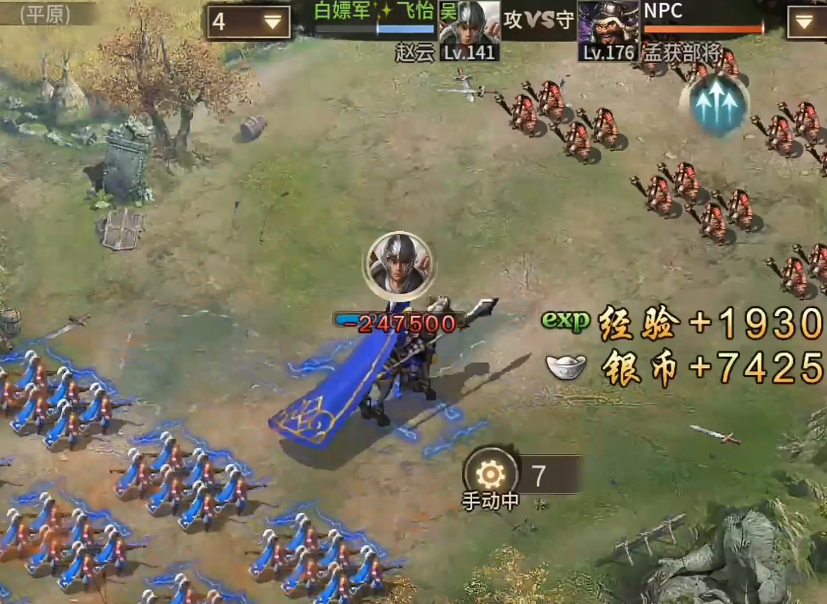Toggle the 手动中 manual mode gear button
Viewport: 827px width, 604px height.
point(491,475)
